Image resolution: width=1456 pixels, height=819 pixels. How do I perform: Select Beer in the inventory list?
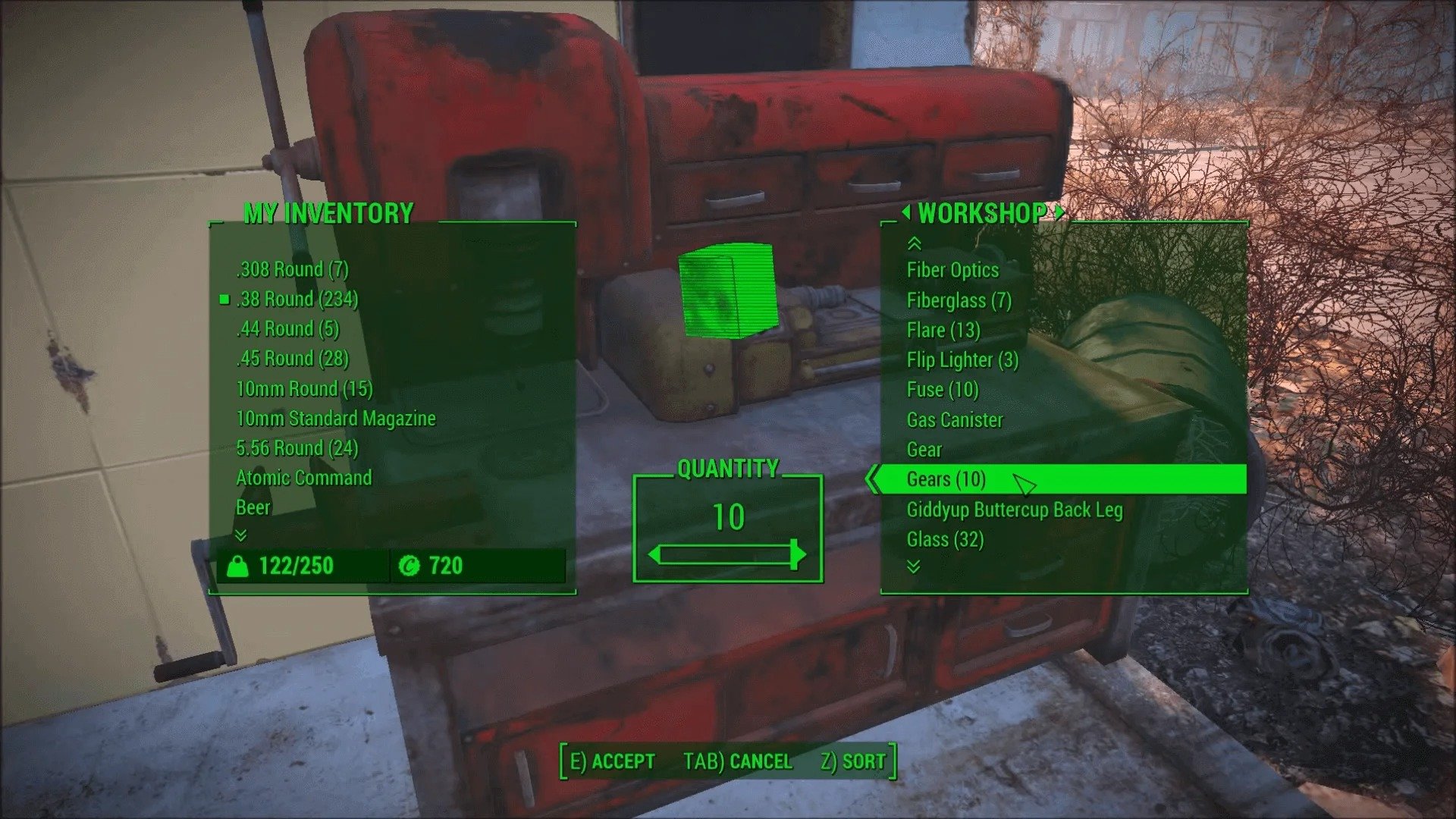click(253, 507)
